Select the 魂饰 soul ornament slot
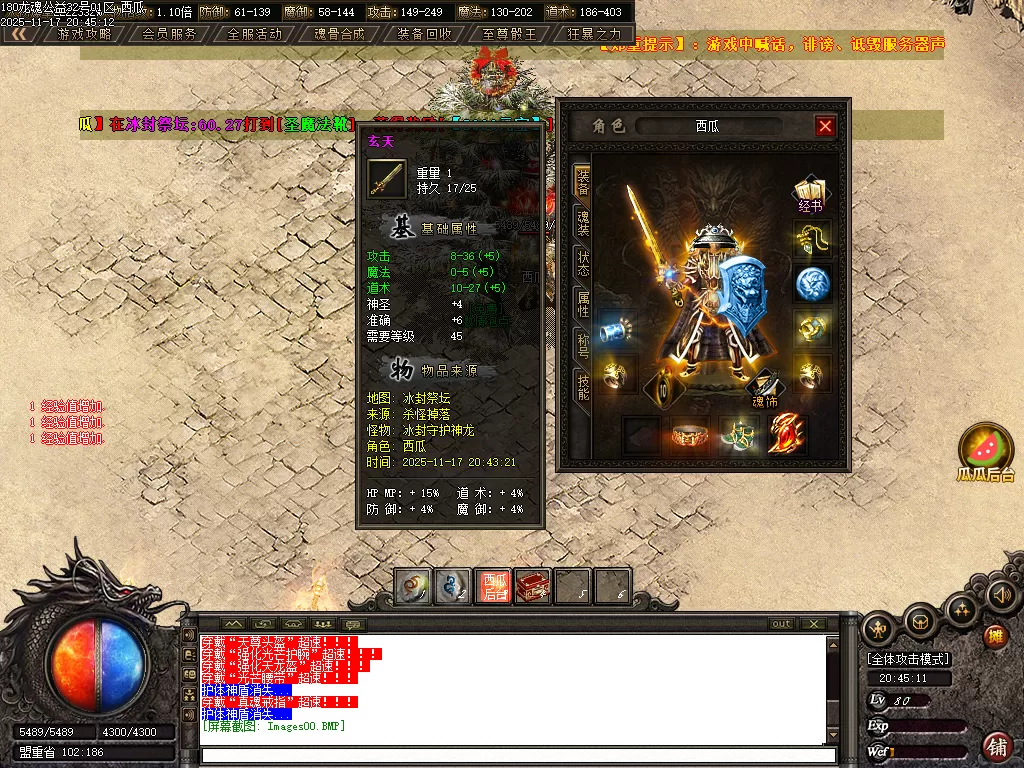The width and height of the screenshot is (1024, 768). click(x=766, y=388)
